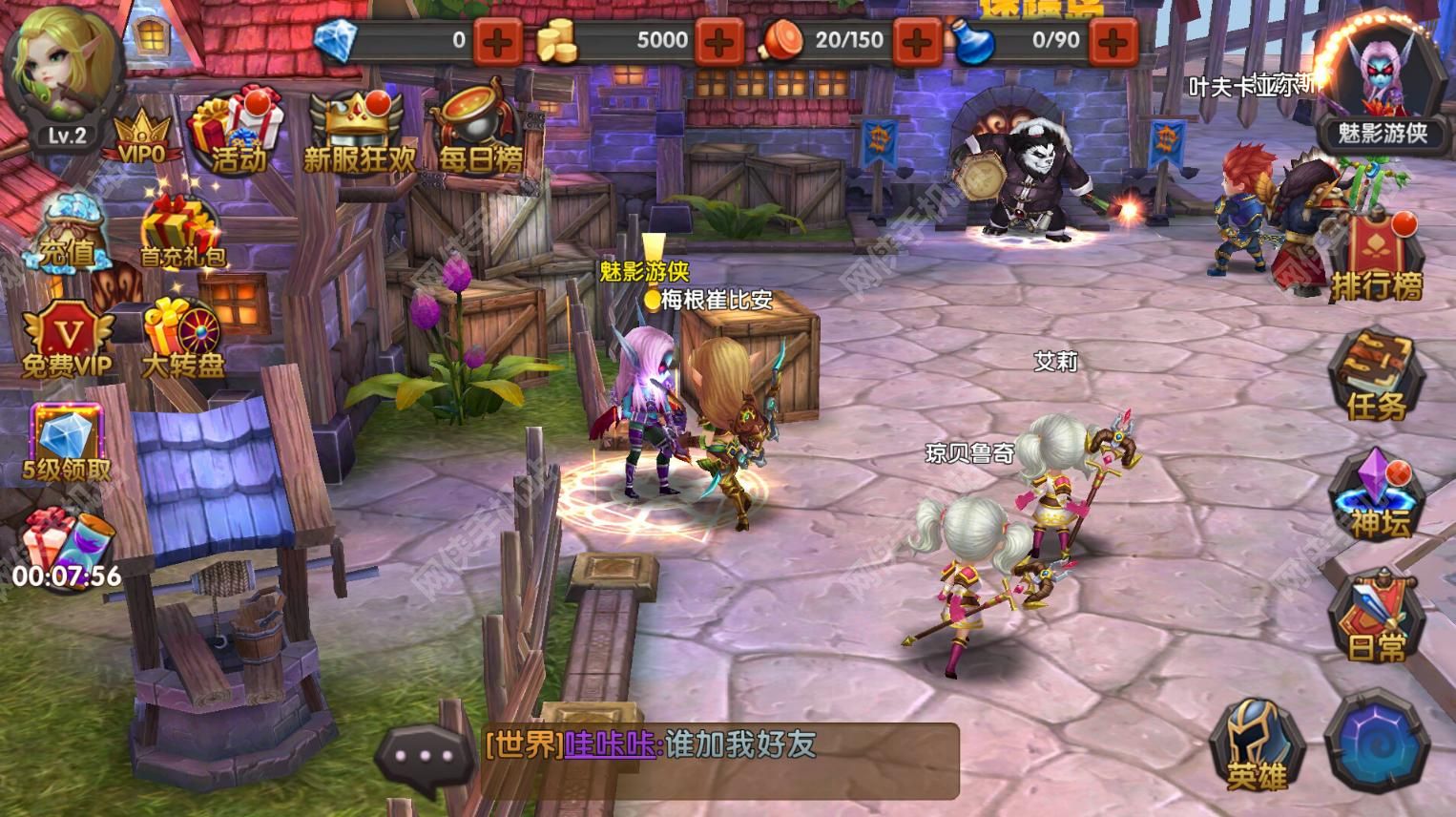Open the VIP0 crown panel
The height and width of the screenshot is (817, 1456).
tap(141, 136)
